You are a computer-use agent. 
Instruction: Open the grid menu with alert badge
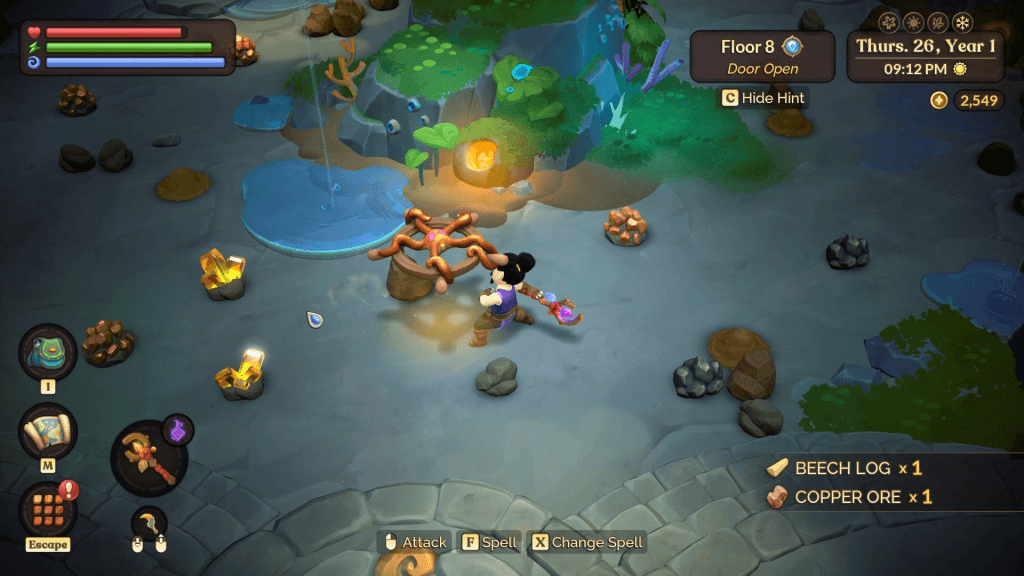pyautogui.click(x=47, y=508)
